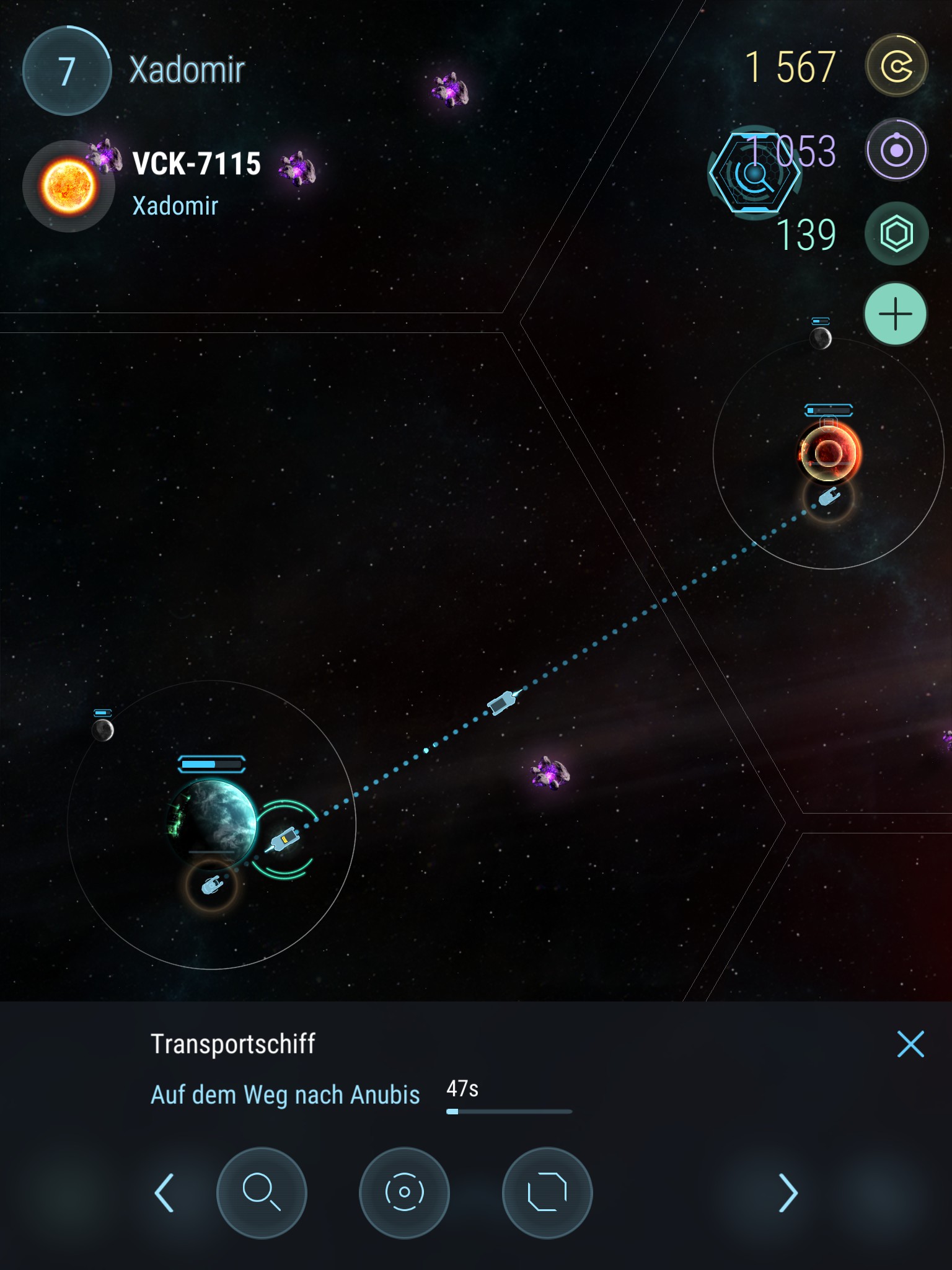Select the VCK-7115 star system icon
This screenshot has height=1270, width=952.
click(x=68, y=186)
